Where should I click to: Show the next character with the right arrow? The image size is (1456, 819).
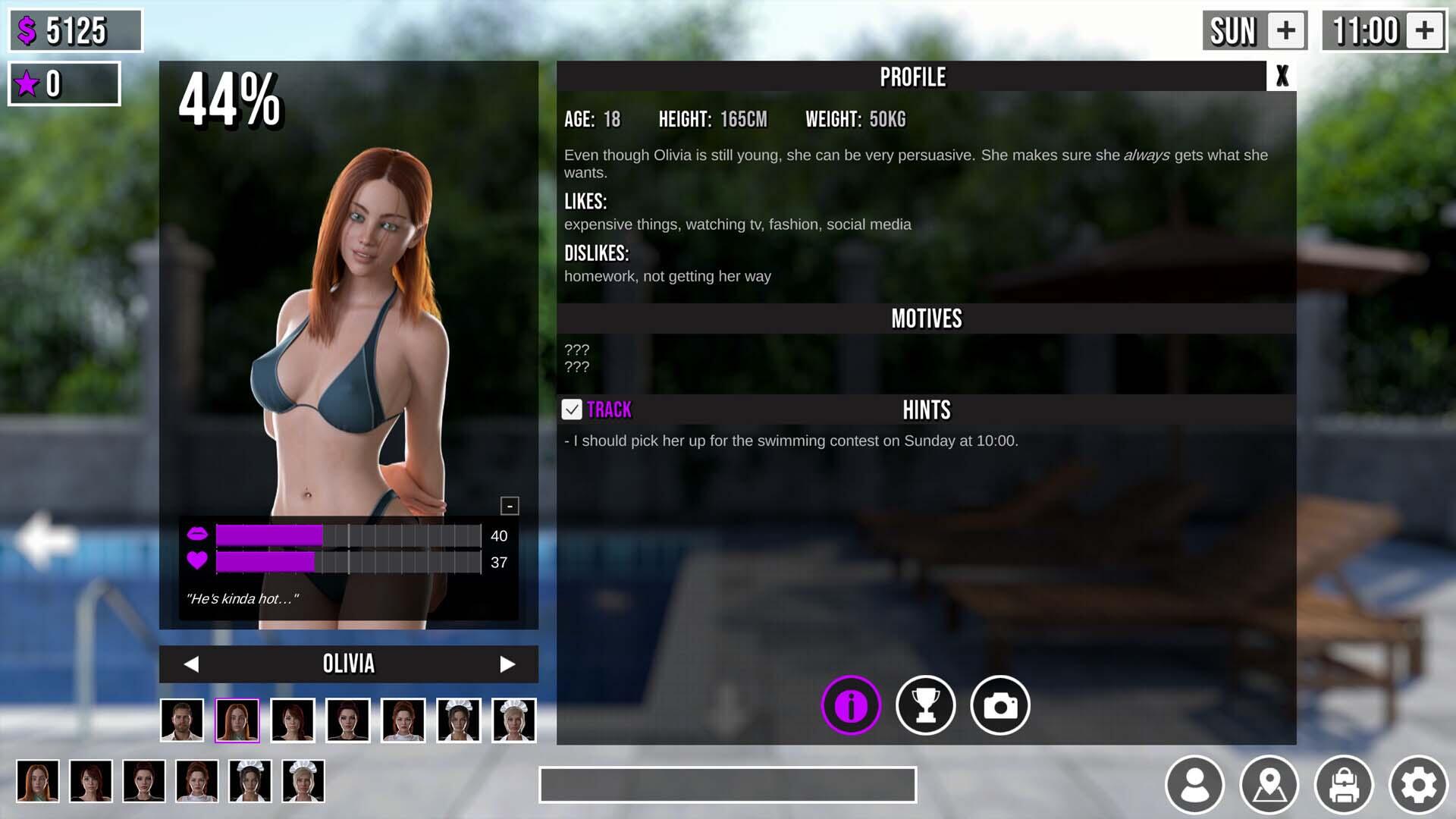coord(507,664)
